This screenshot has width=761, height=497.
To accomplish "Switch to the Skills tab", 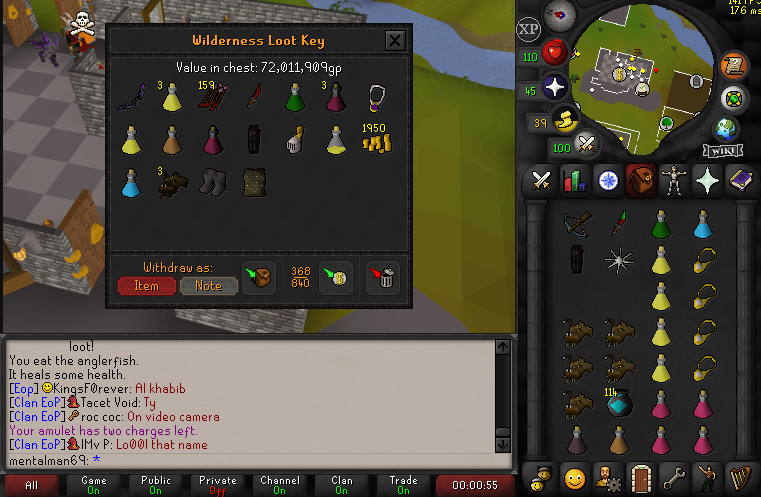I will pos(574,181).
